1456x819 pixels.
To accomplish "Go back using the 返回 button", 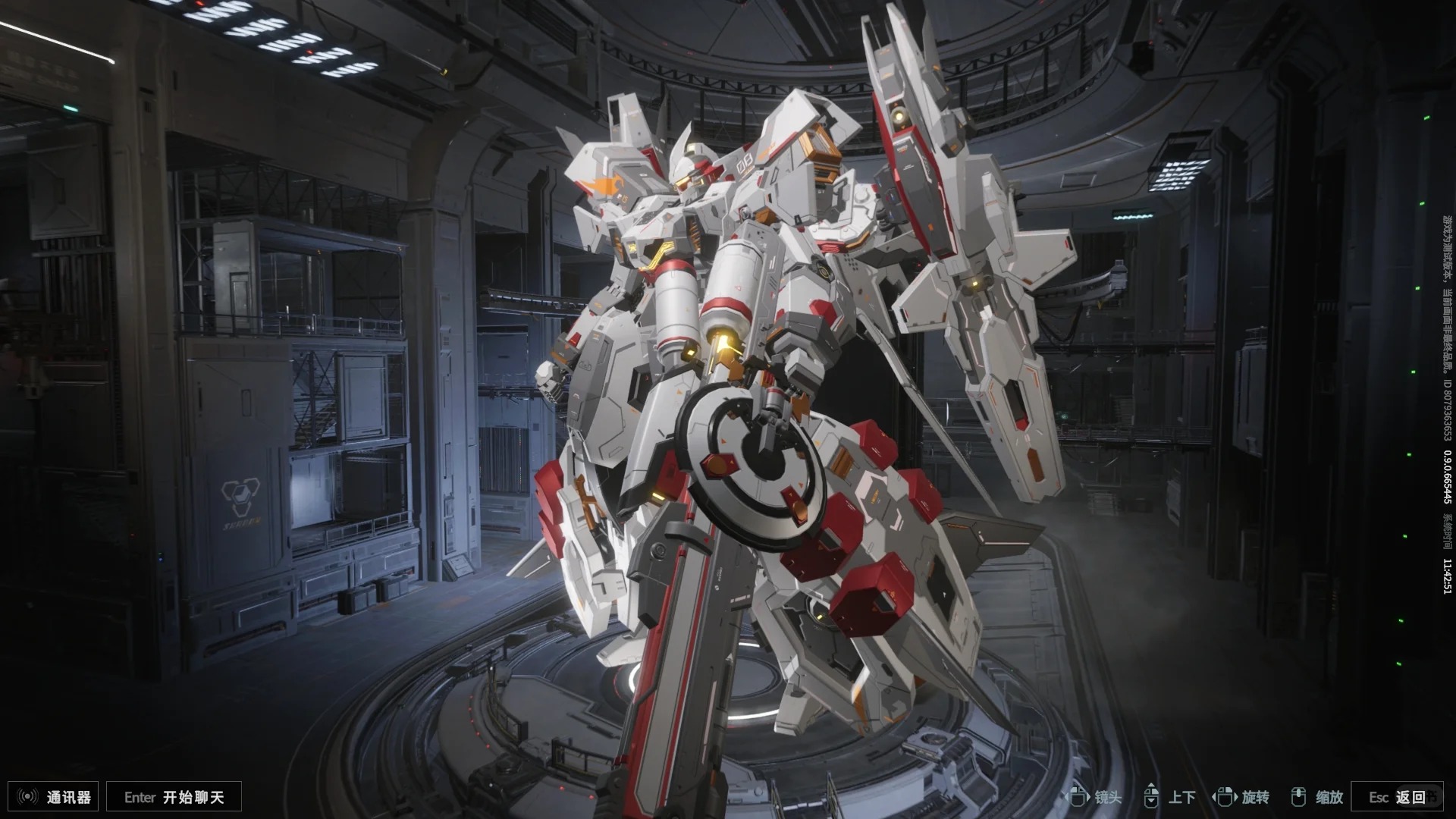I will [x=1397, y=797].
